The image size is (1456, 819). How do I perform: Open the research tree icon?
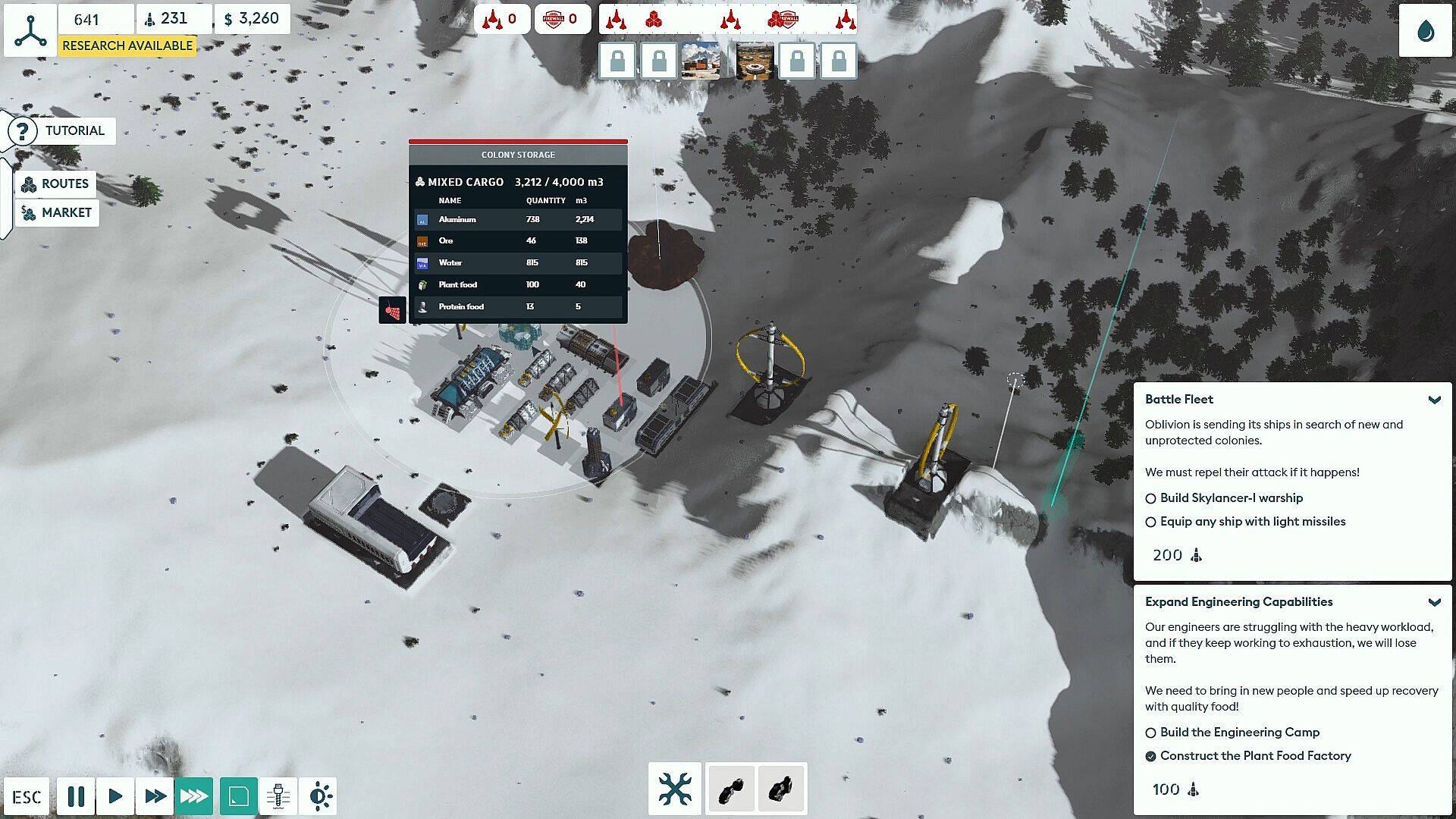pyautogui.click(x=30, y=30)
